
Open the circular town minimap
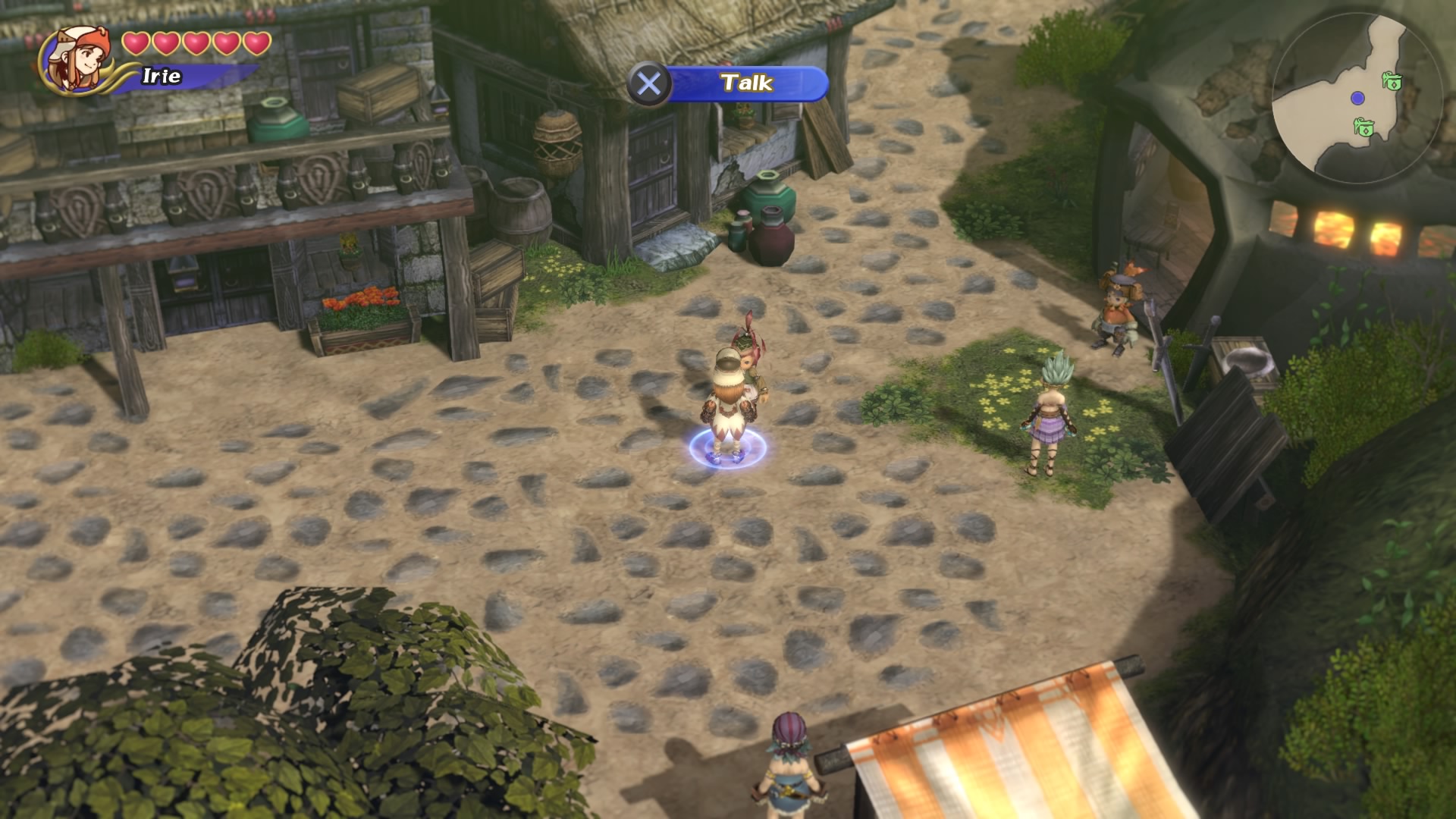click(x=1356, y=99)
